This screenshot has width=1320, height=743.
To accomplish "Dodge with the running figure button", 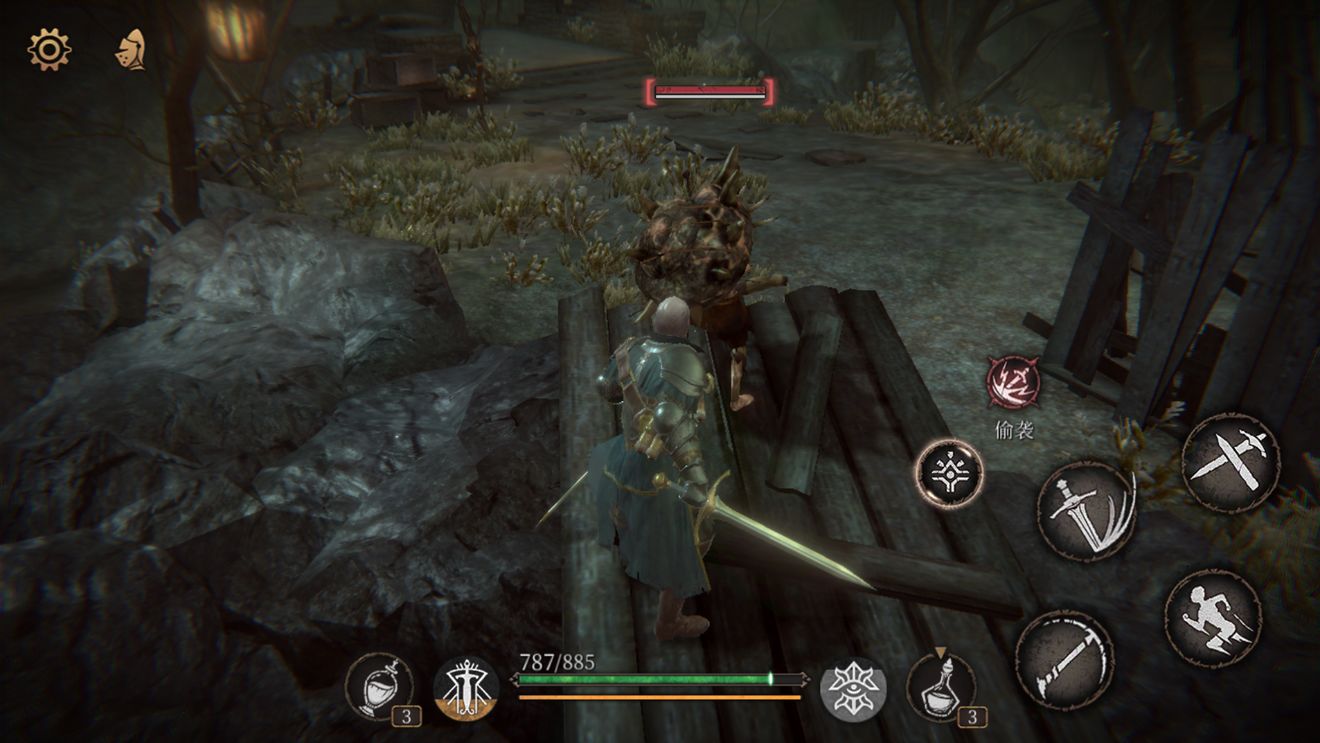I will click(1213, 618).
